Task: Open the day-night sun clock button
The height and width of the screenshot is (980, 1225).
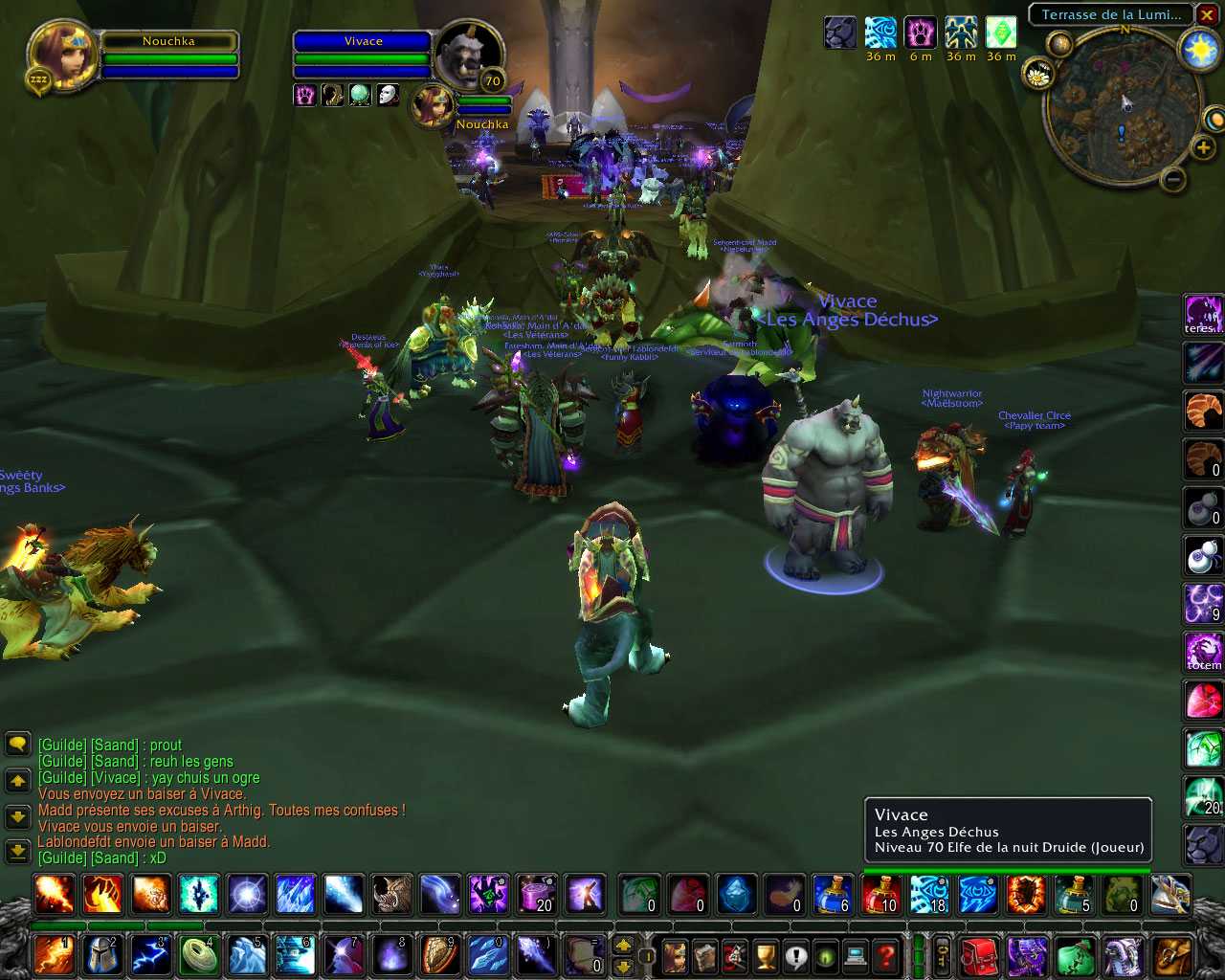Action: coord(1200,50)
